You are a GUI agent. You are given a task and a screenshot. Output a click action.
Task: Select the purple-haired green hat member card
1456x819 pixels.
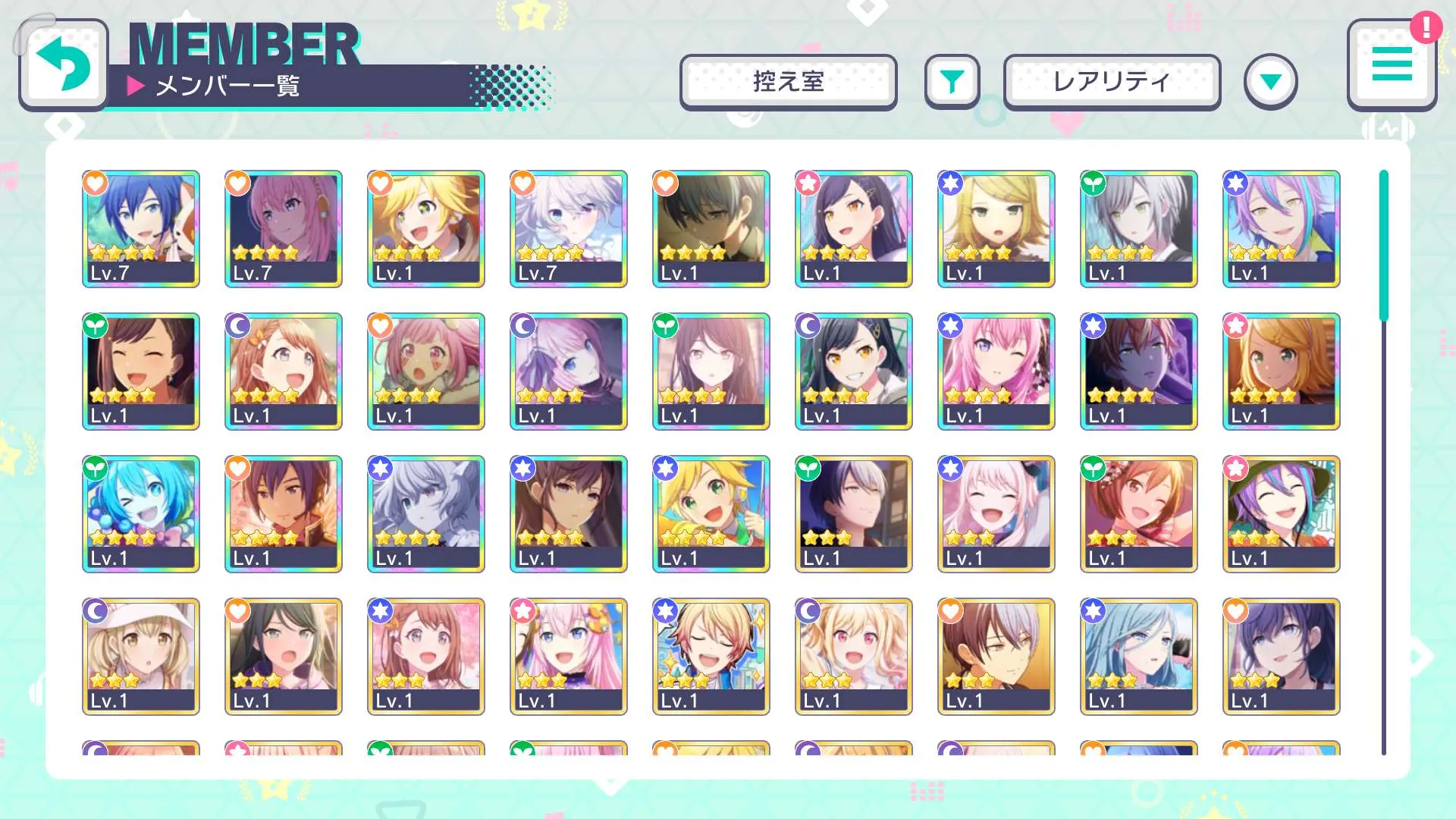click(1282, 513)
